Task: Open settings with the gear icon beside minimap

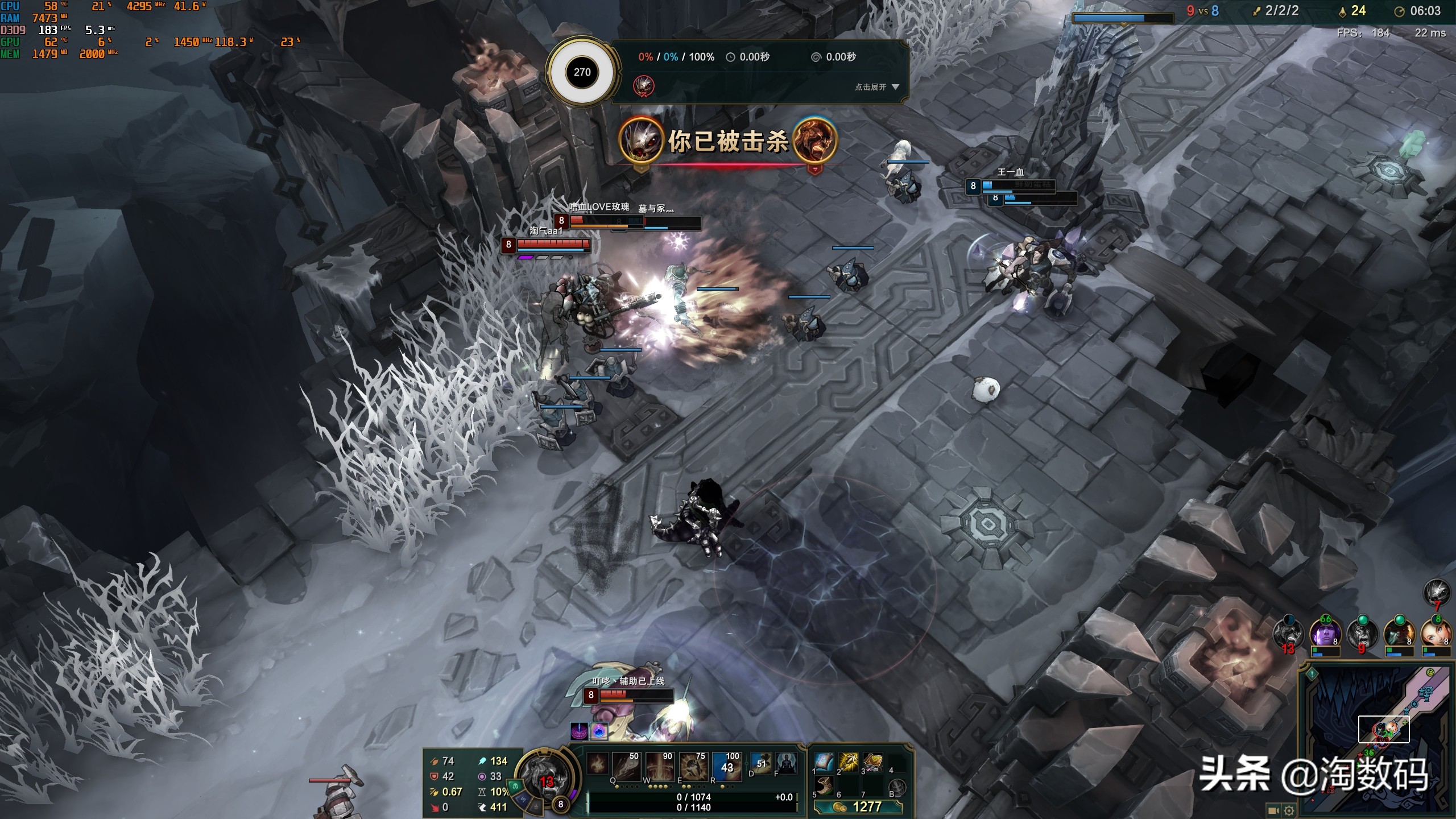Action: click(1289, 810)
